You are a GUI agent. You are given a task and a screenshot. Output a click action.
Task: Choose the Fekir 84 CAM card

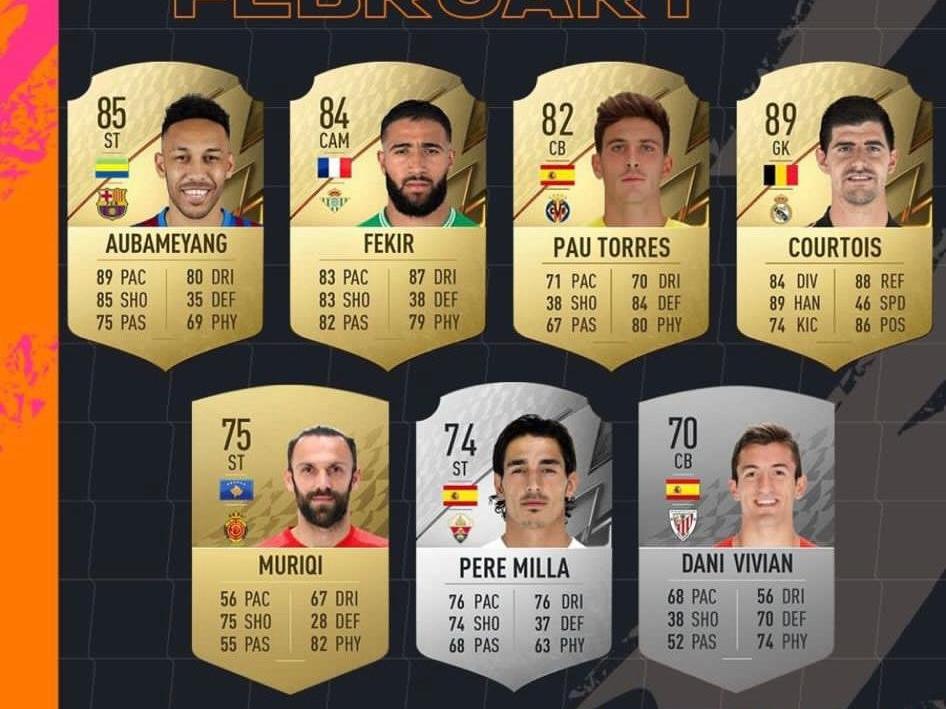[x=388, y=215]
